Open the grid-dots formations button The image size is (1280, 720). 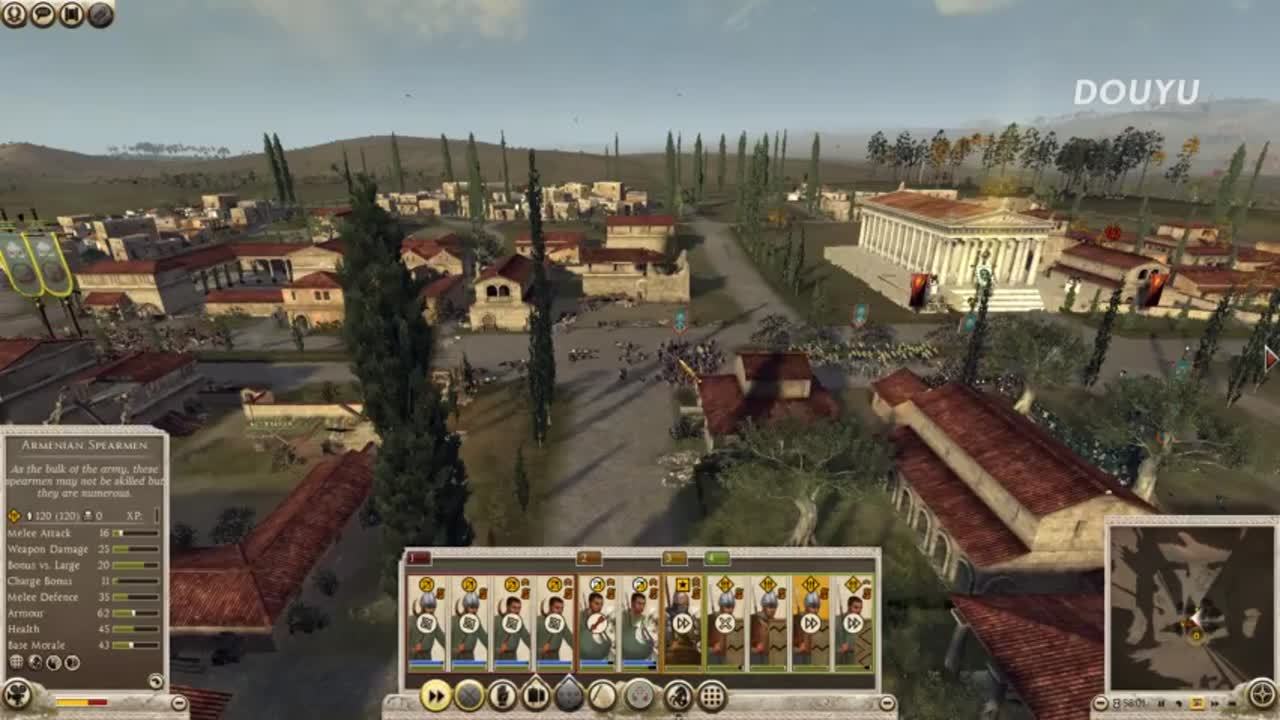coord(711,695)
